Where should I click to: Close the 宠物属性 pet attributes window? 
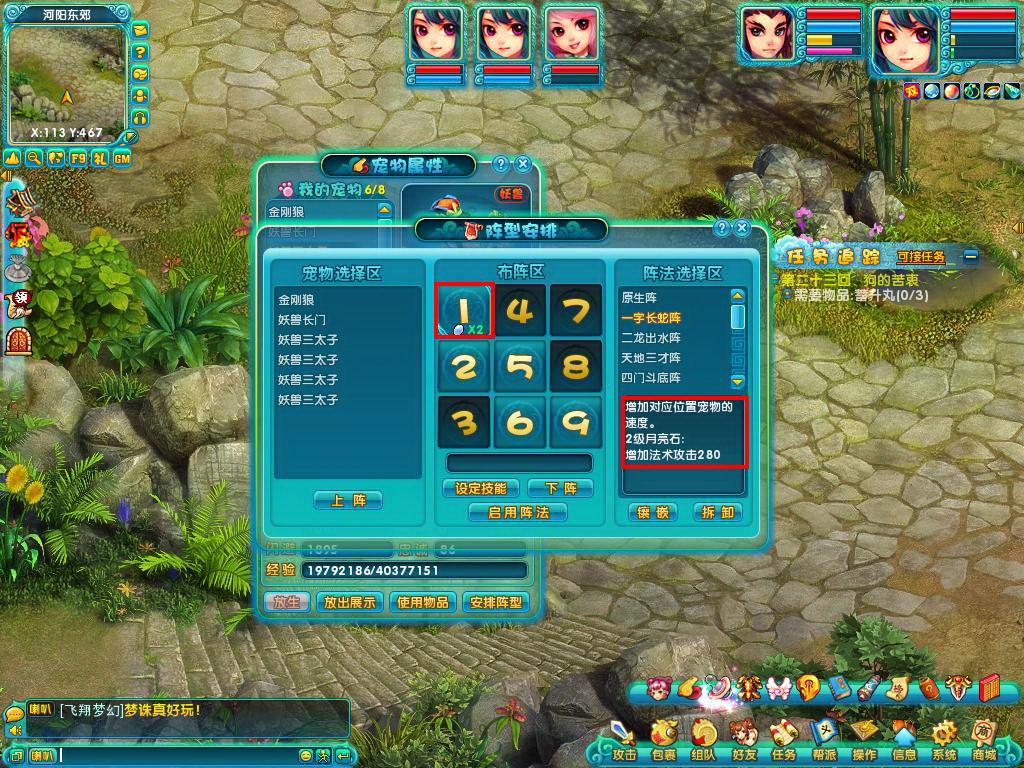pyautogui.click(x=521, y=164)
